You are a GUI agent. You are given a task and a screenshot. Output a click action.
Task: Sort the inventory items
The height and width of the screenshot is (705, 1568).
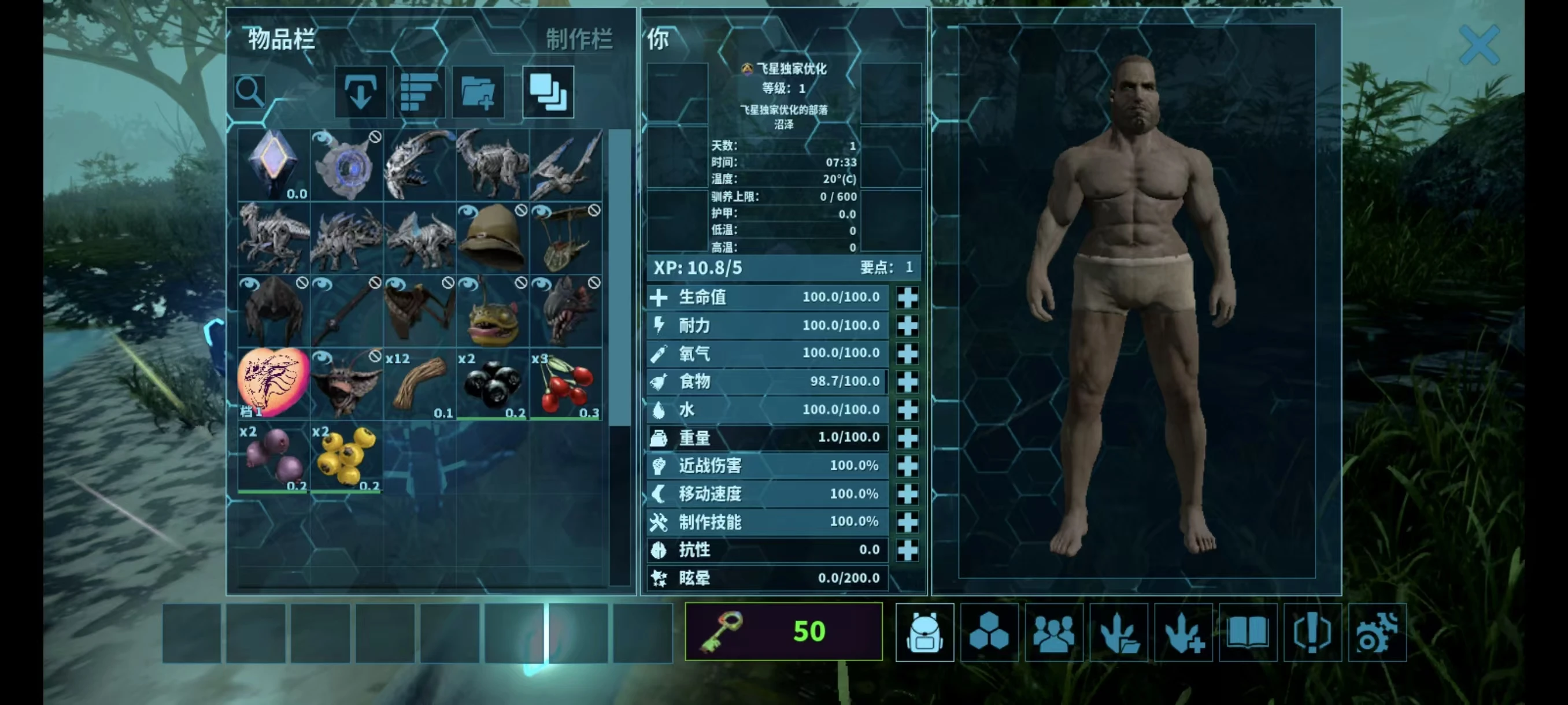(x=419, y=92)
